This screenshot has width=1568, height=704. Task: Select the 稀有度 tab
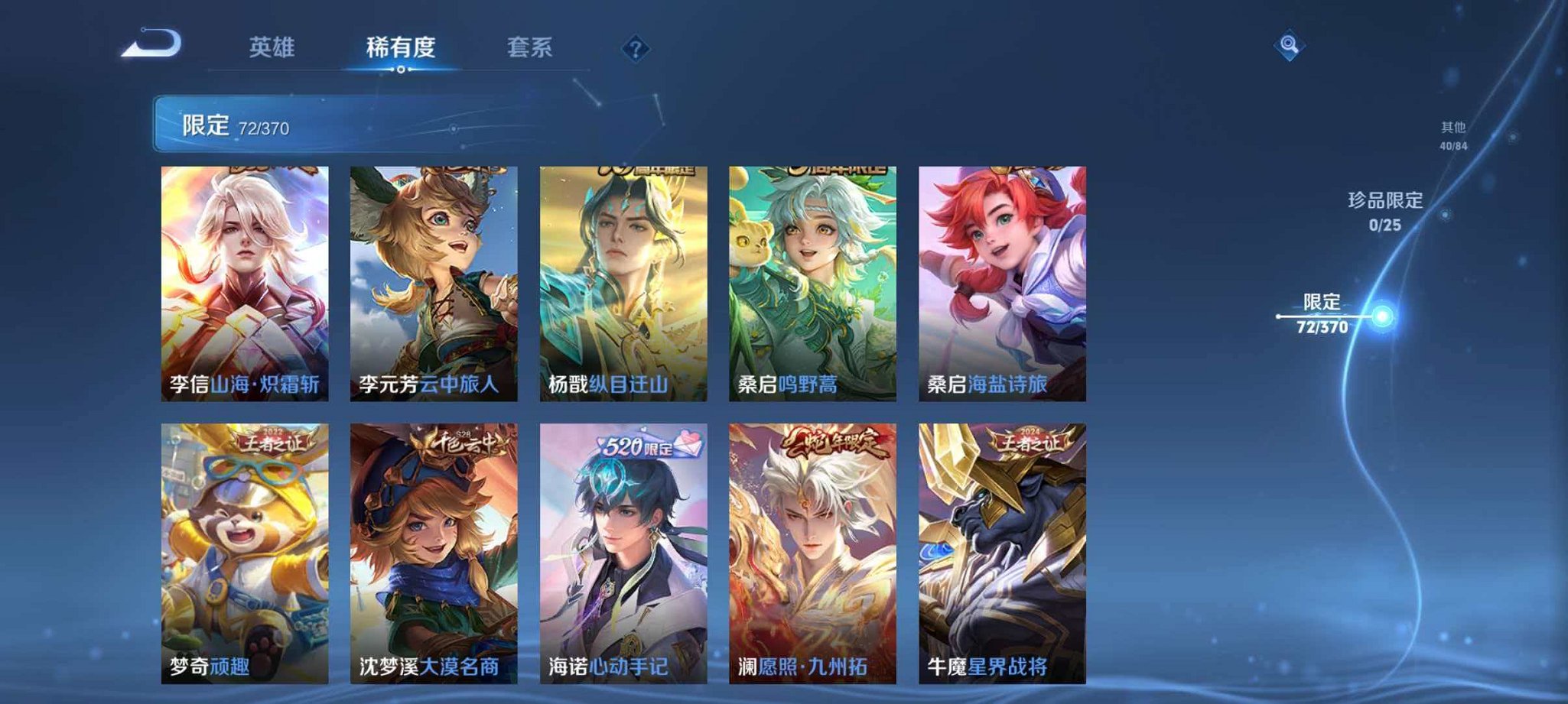tap(402, 47)
